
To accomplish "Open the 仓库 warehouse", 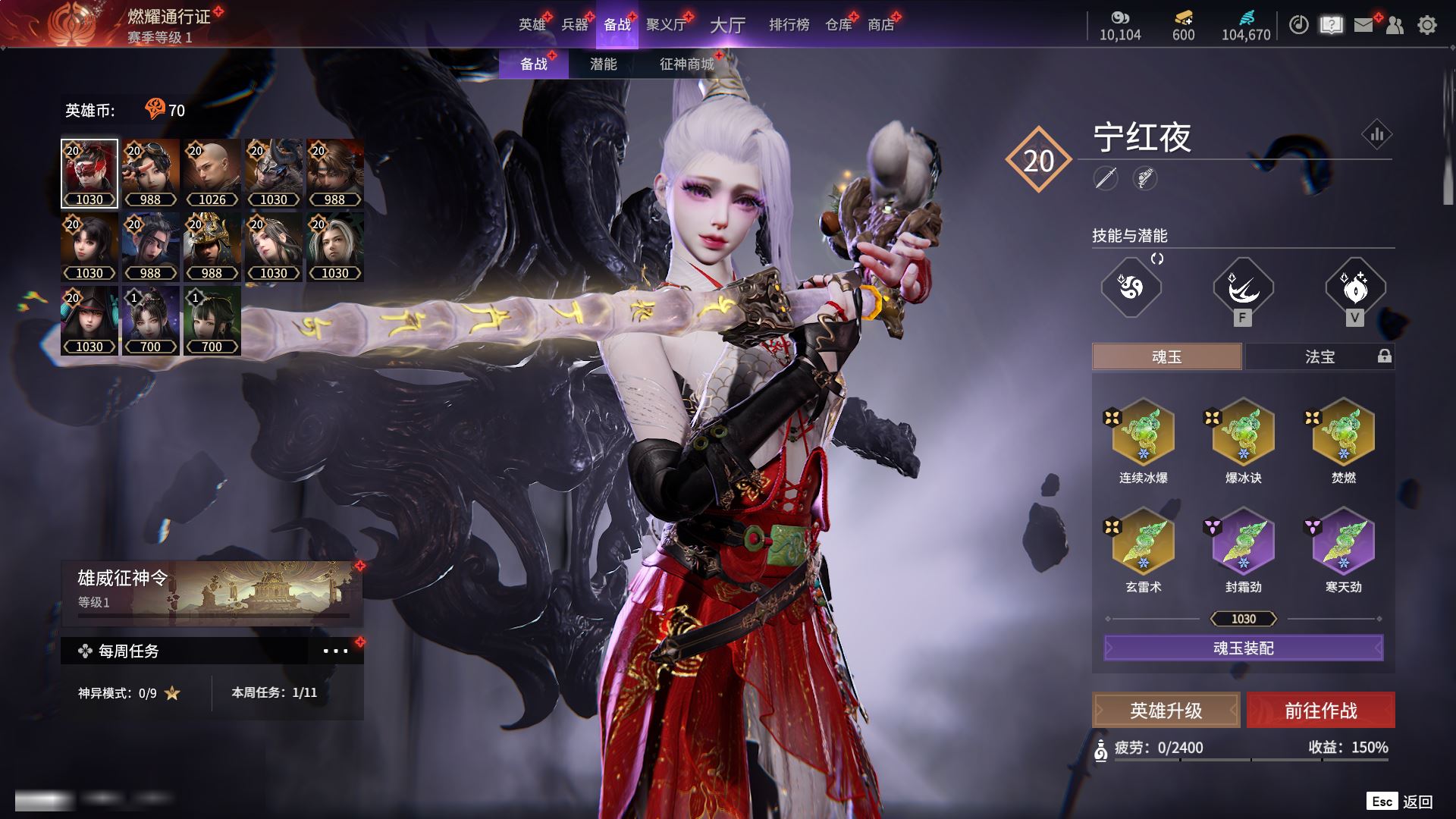I will point(839,25).
